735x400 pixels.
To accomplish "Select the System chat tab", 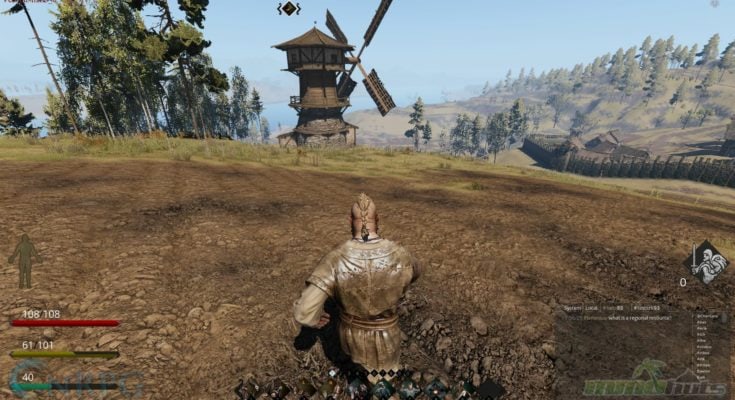I will (x=573, y=308).
